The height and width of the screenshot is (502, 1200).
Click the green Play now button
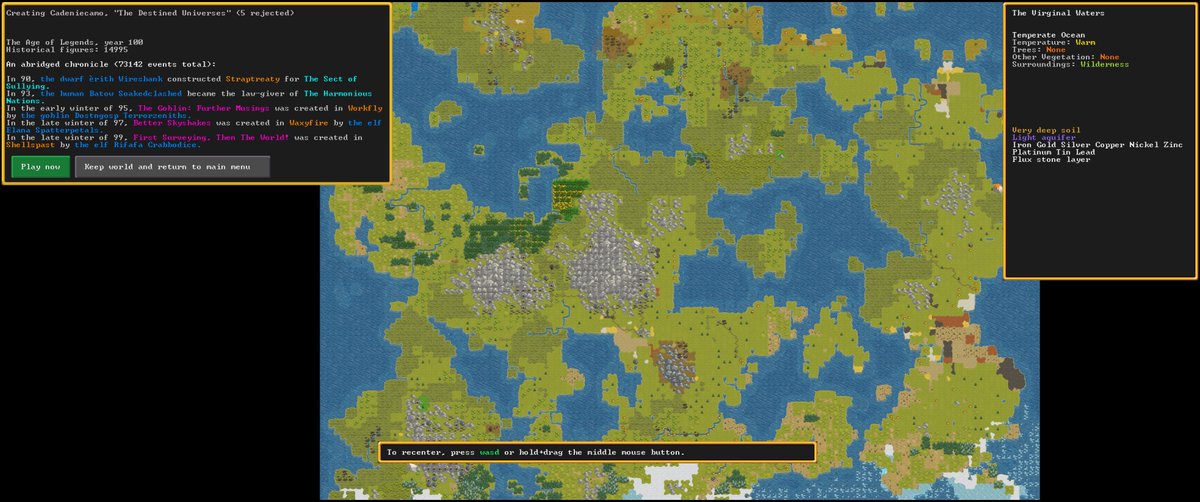coord(40,167)
